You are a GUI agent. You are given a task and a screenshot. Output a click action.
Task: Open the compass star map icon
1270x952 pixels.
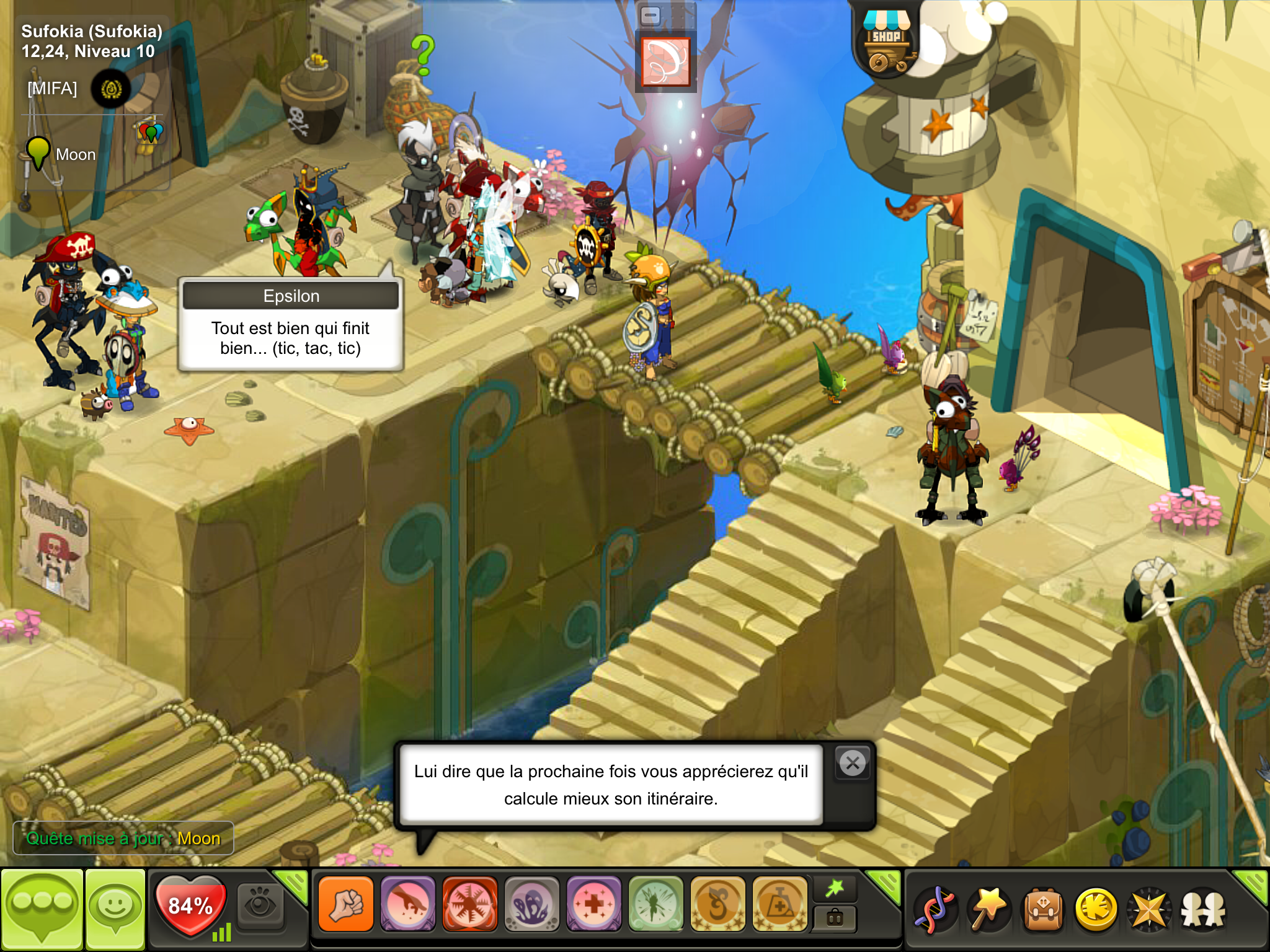(1150, 910)
